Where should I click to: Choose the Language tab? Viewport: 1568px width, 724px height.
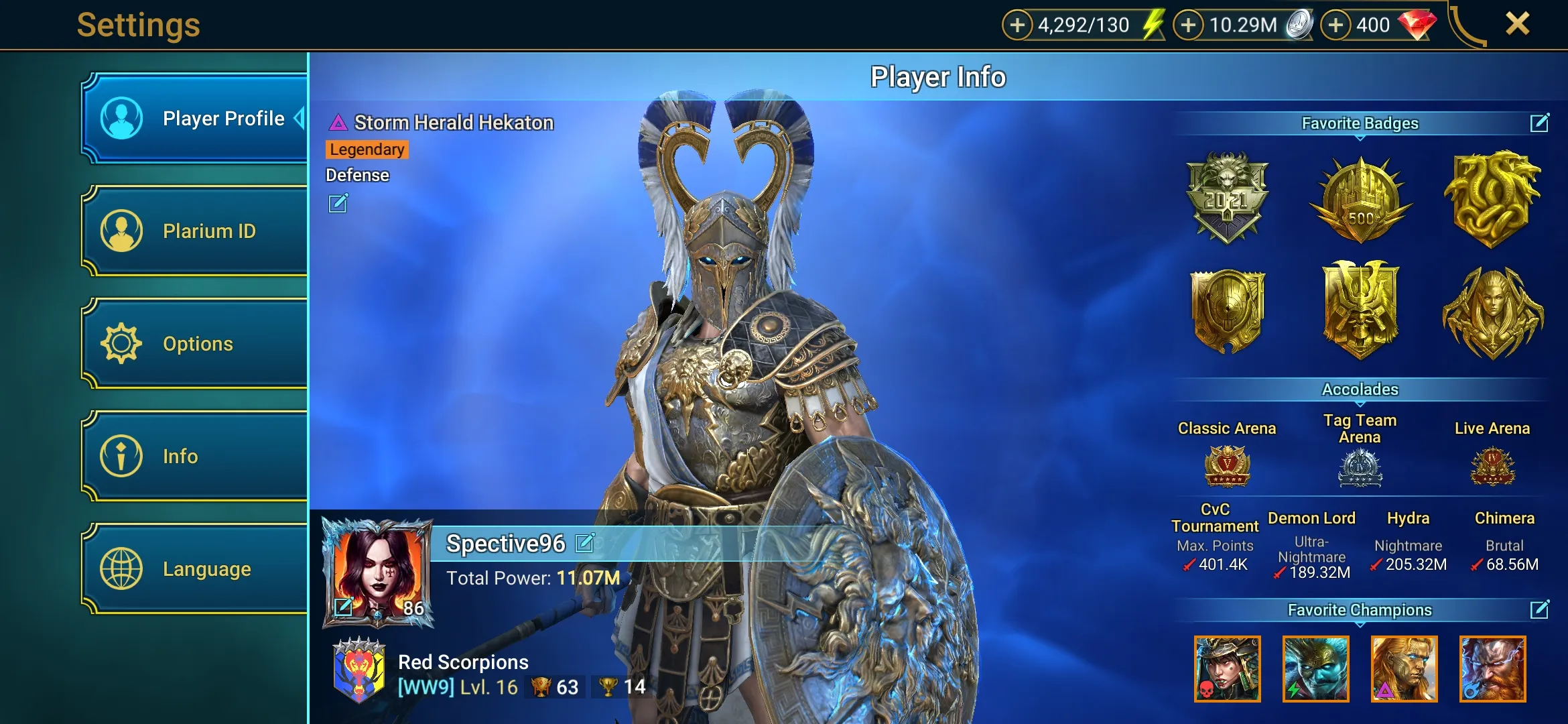click(194, 569)
